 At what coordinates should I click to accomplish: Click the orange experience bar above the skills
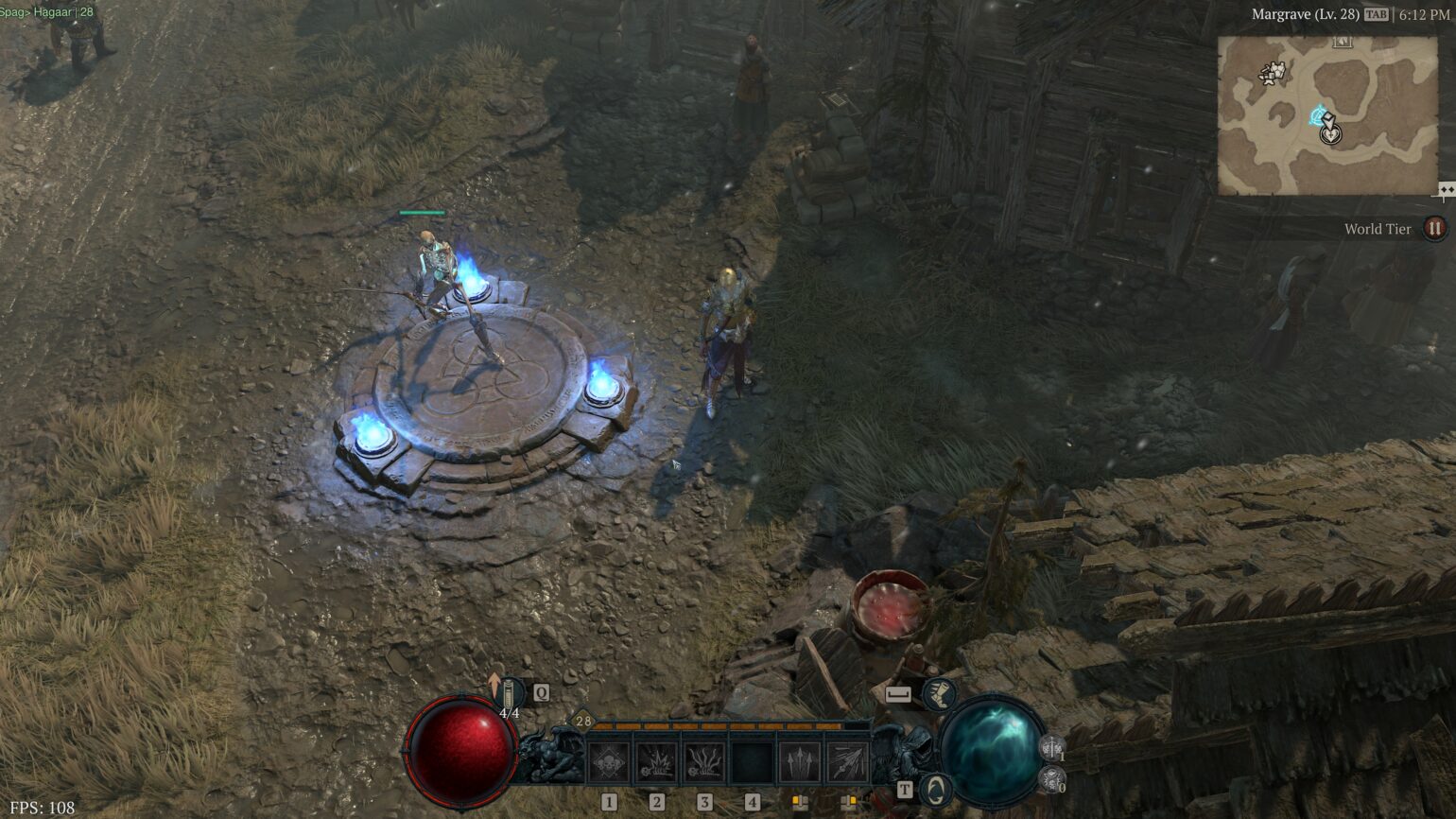(719, 724)
